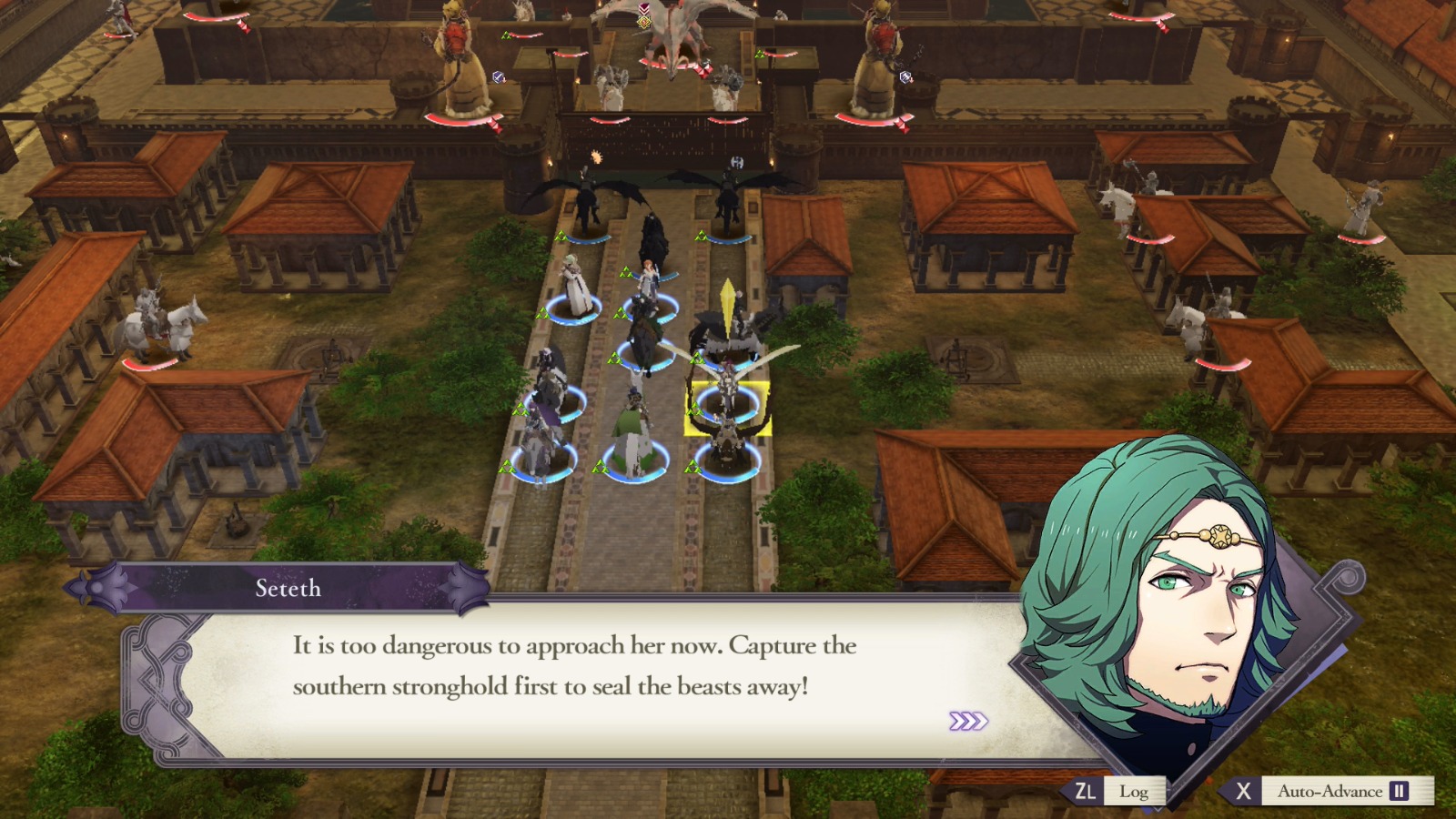Click the blue status diamond beside the left golden beast
Viewport: 1456px width, 819px height.
click(x=497, y=76)
